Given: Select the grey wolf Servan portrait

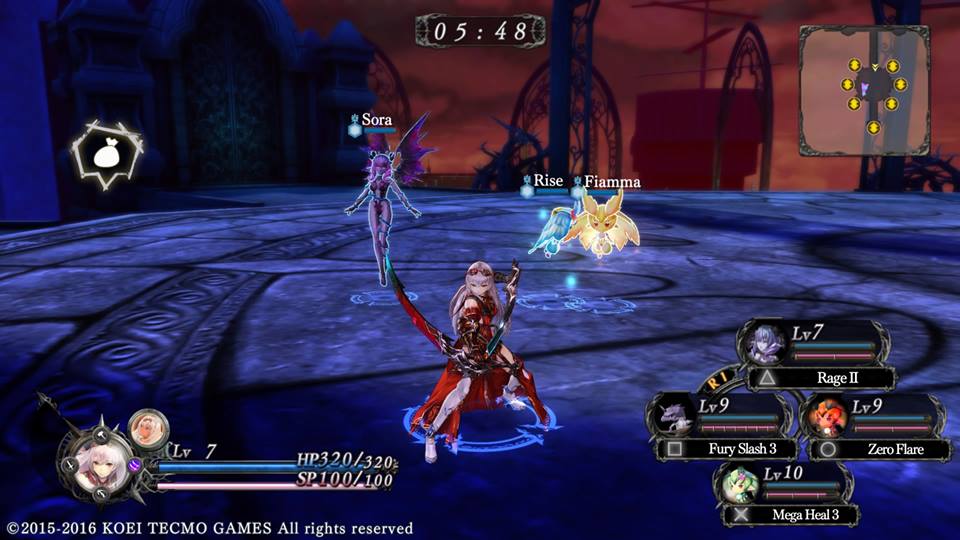Looking at the screenshot, I should pos(672,415).
